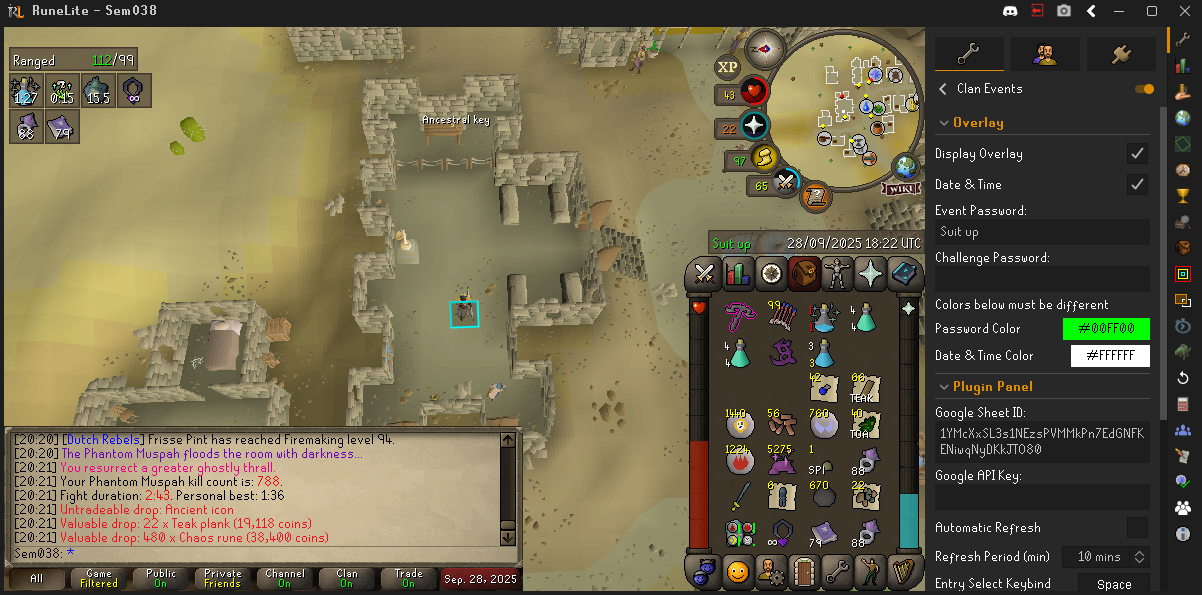
Task: Open the Combat Options tab
Action: click(x=705, y=273)
